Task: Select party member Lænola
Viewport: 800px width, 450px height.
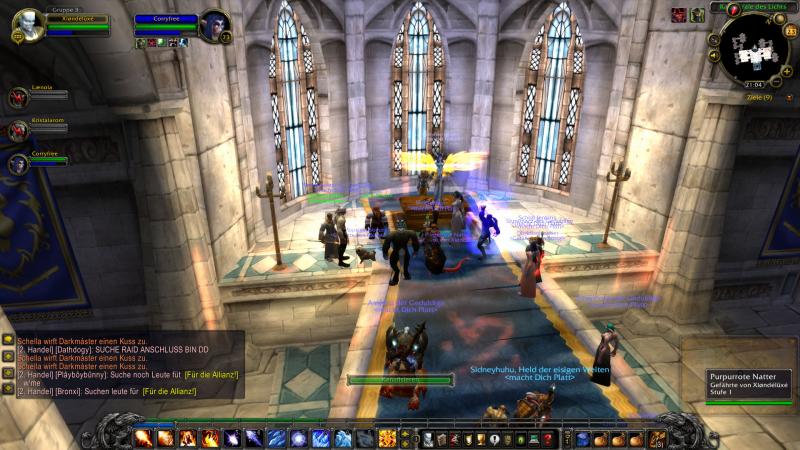Action: click(18, 96)
